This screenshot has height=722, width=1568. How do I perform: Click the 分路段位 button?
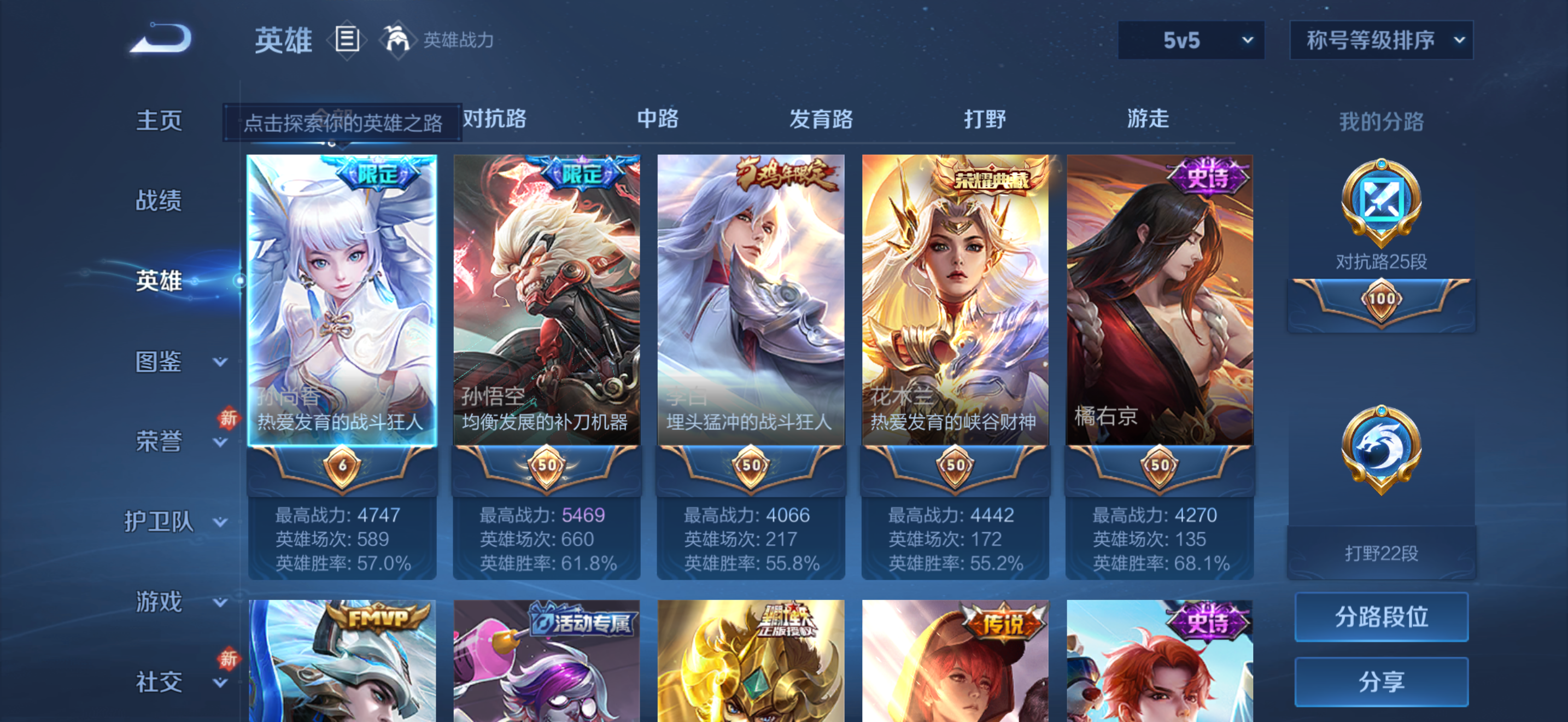tap(1381, 616)
